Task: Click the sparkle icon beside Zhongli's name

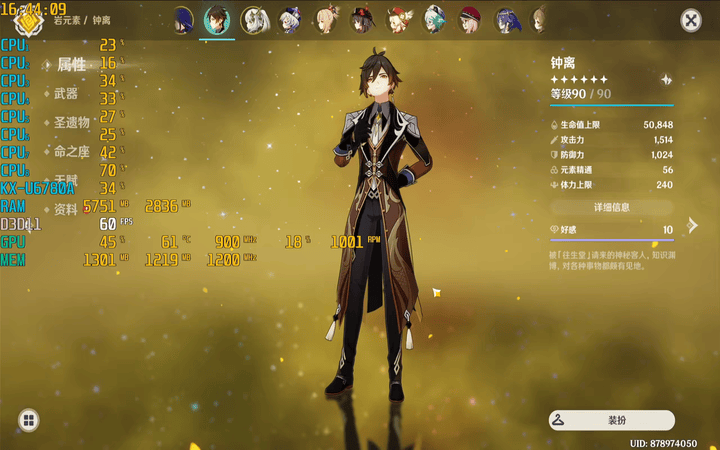Action: pyautogui.click(x=666, y=80)
